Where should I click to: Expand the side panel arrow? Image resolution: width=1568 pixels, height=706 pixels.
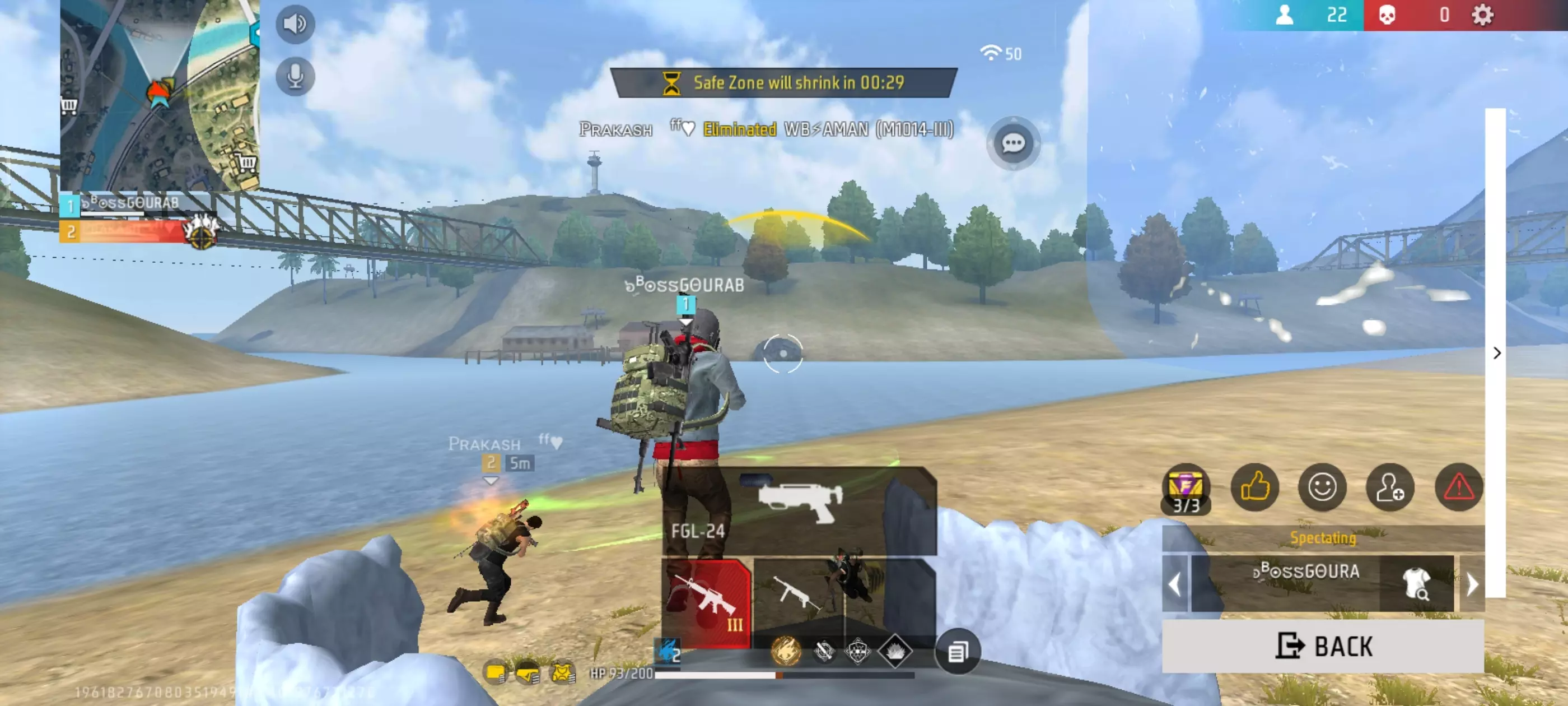(1497, 354)
